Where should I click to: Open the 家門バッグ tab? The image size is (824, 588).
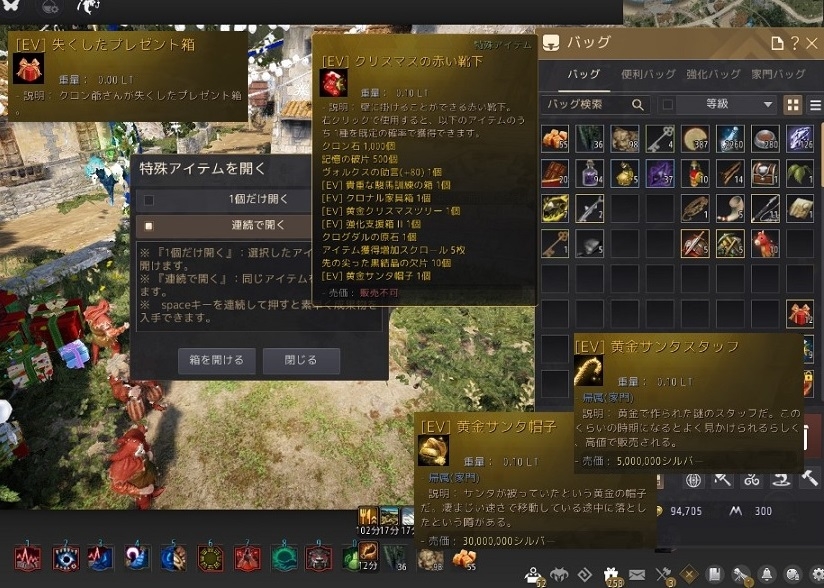778,75
